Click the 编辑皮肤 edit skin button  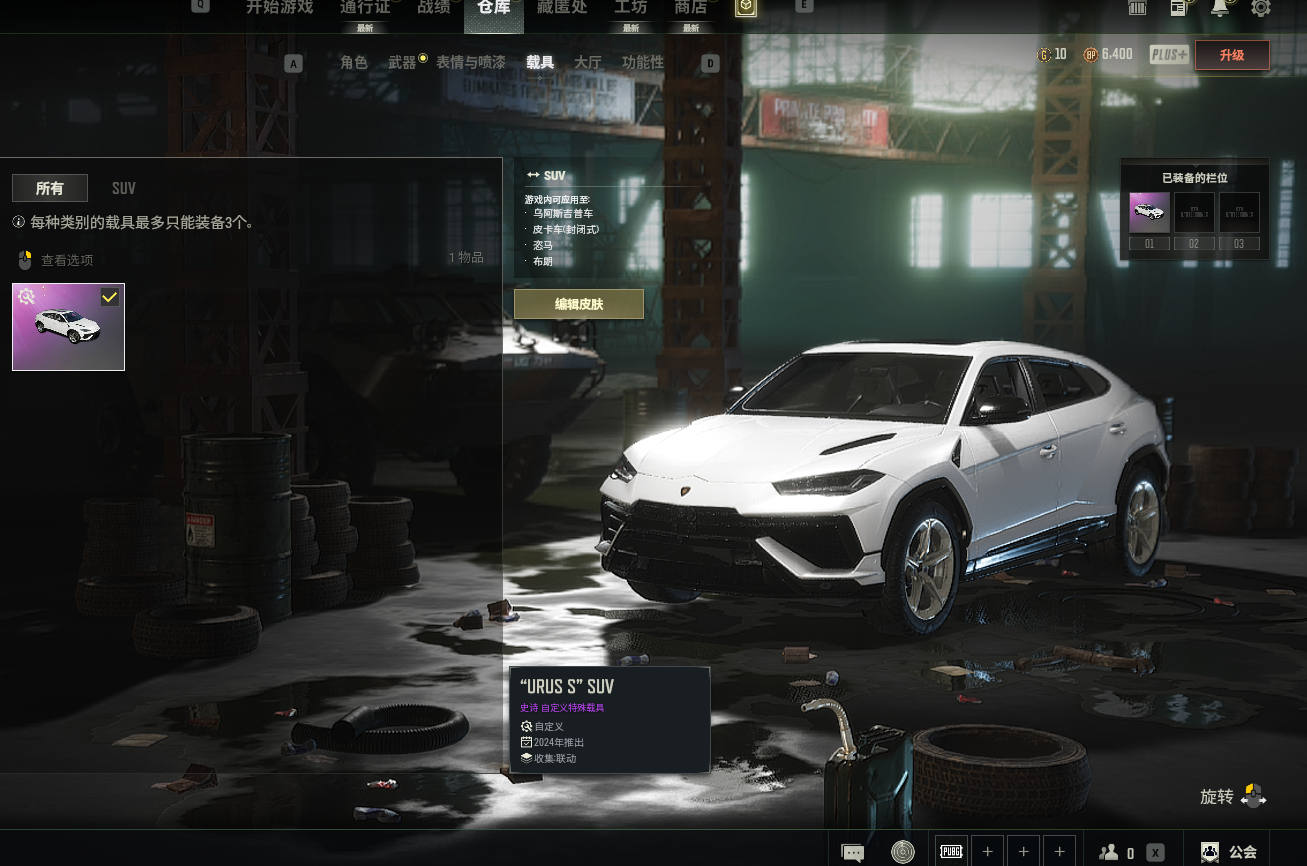tap(579, 304)
